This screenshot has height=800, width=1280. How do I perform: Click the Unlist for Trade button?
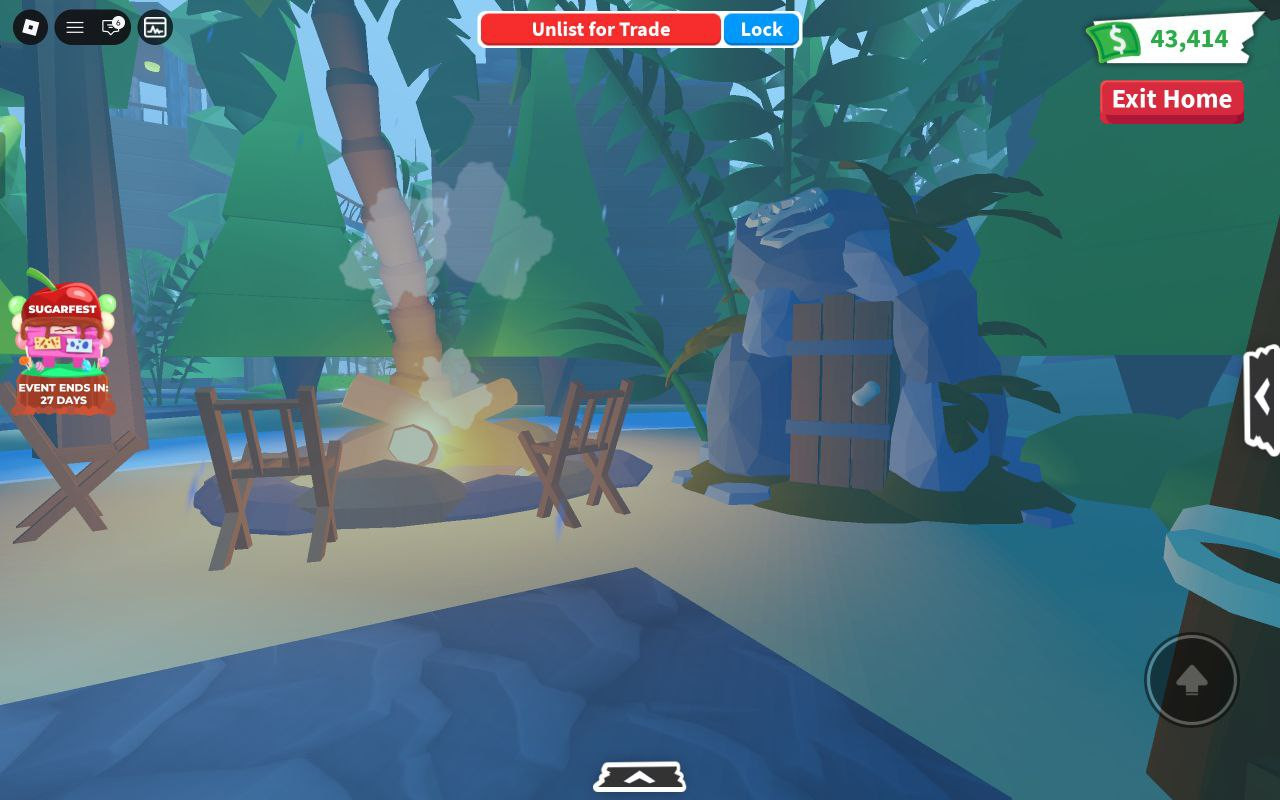coord(600,30)
